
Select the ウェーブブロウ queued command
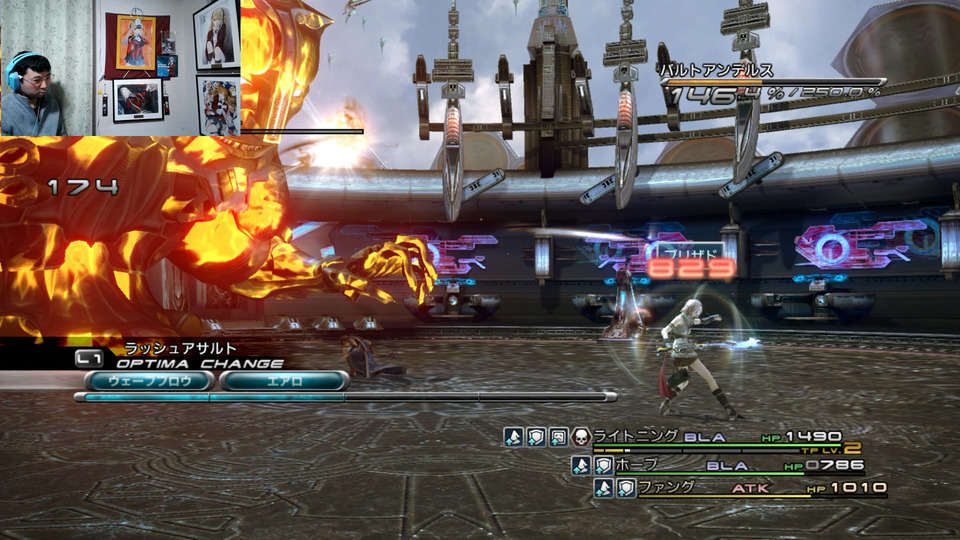pos(149,381)
